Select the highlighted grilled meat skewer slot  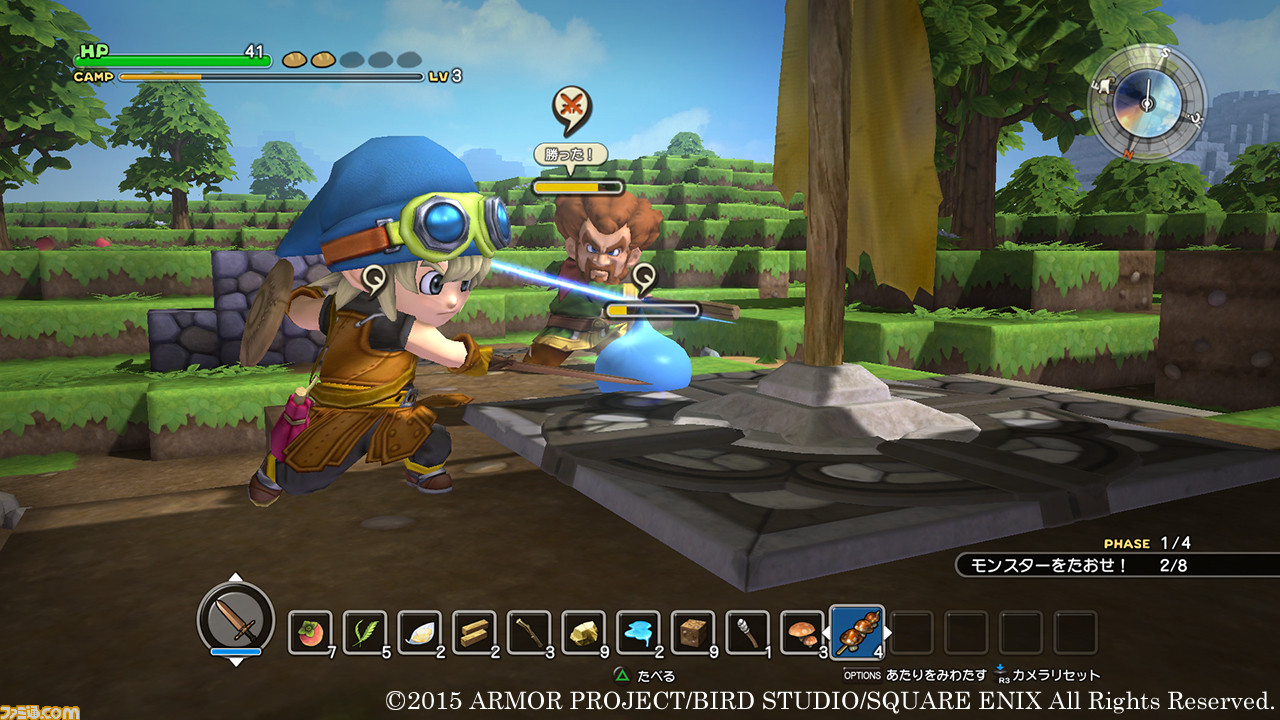(857, 632)
